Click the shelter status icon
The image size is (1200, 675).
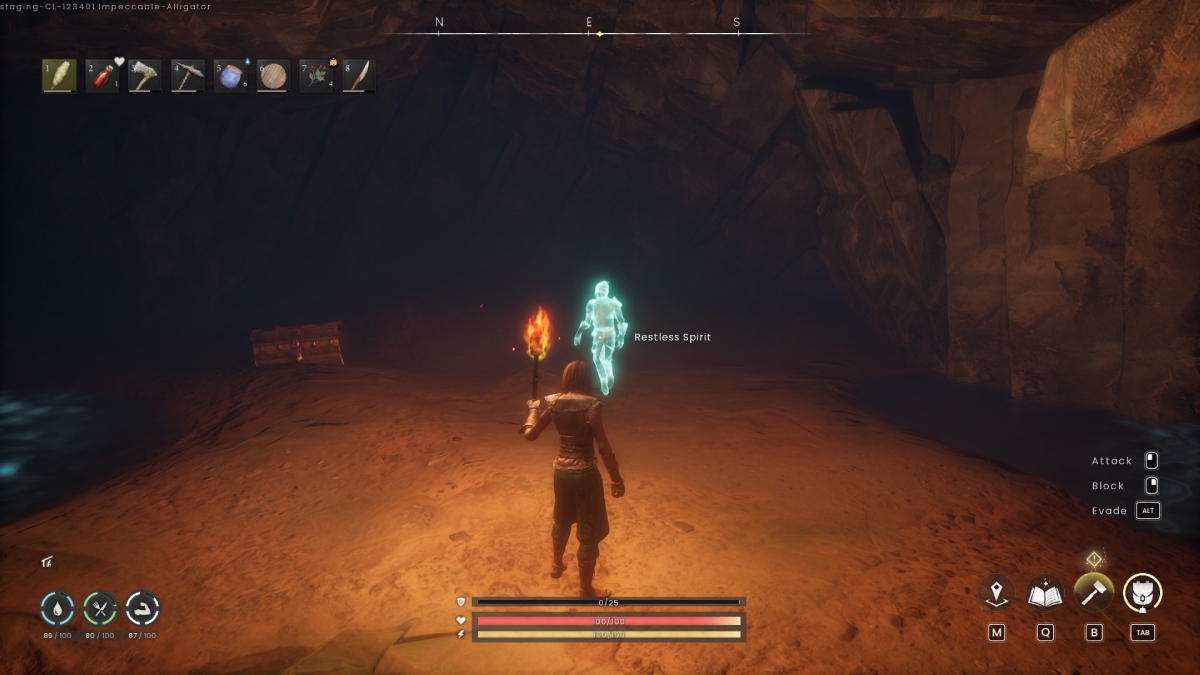coord(47,562)
